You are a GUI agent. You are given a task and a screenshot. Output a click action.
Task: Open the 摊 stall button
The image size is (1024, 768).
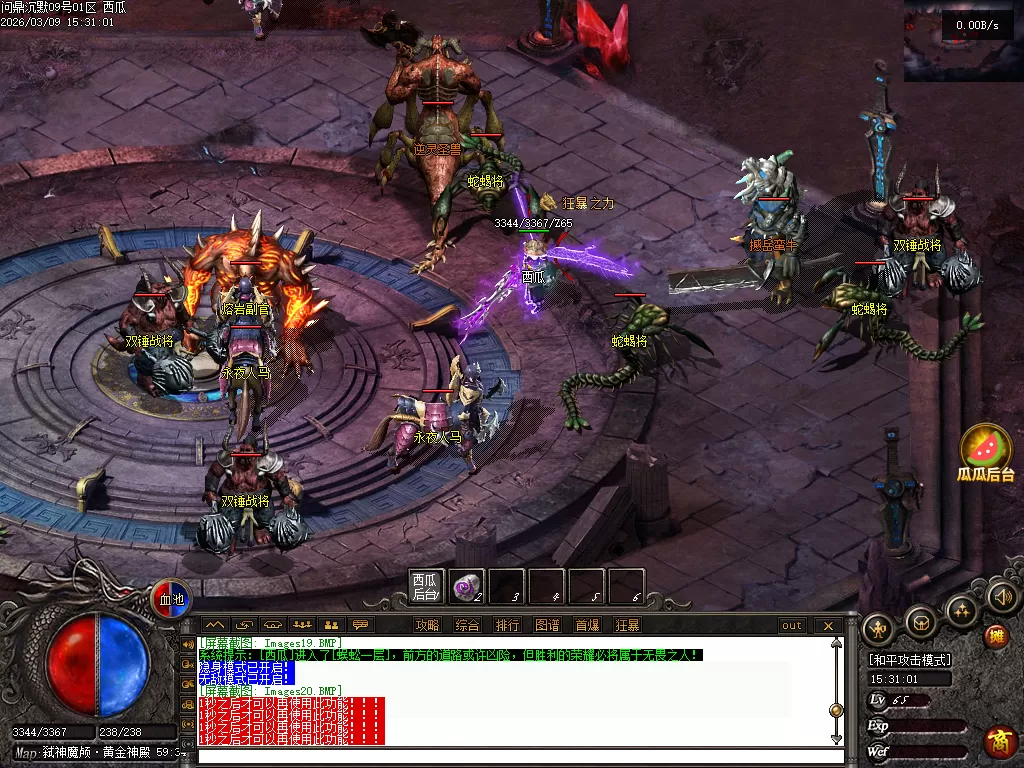995,636
